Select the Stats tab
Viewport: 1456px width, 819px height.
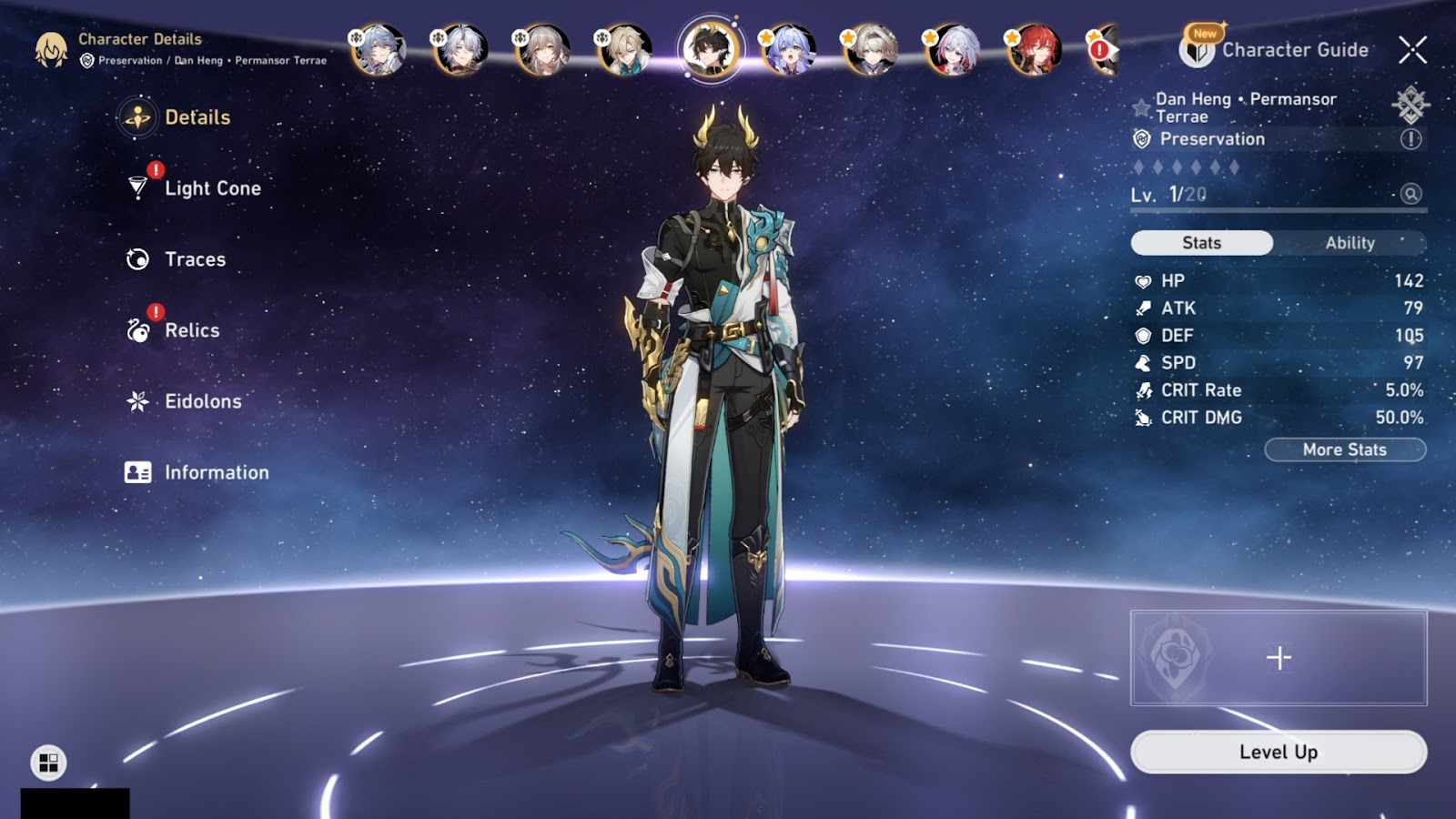(x=1201, y=243)
